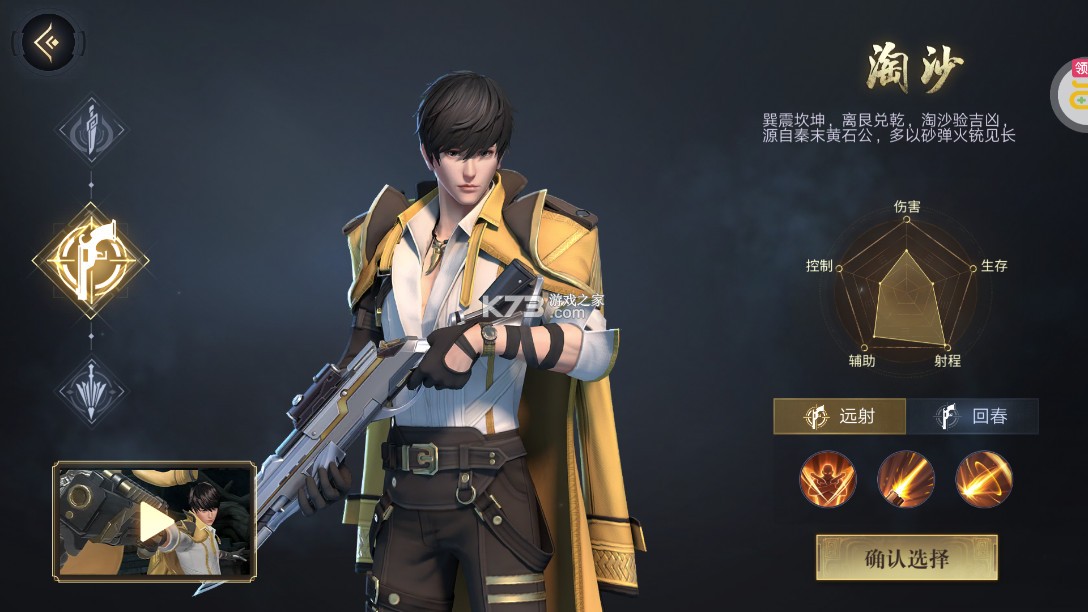This screenshot has height=612, width=1088.
Task: View the gun muzzle blast skill icon
Action: pyautogui.click(x=906, y=479)
